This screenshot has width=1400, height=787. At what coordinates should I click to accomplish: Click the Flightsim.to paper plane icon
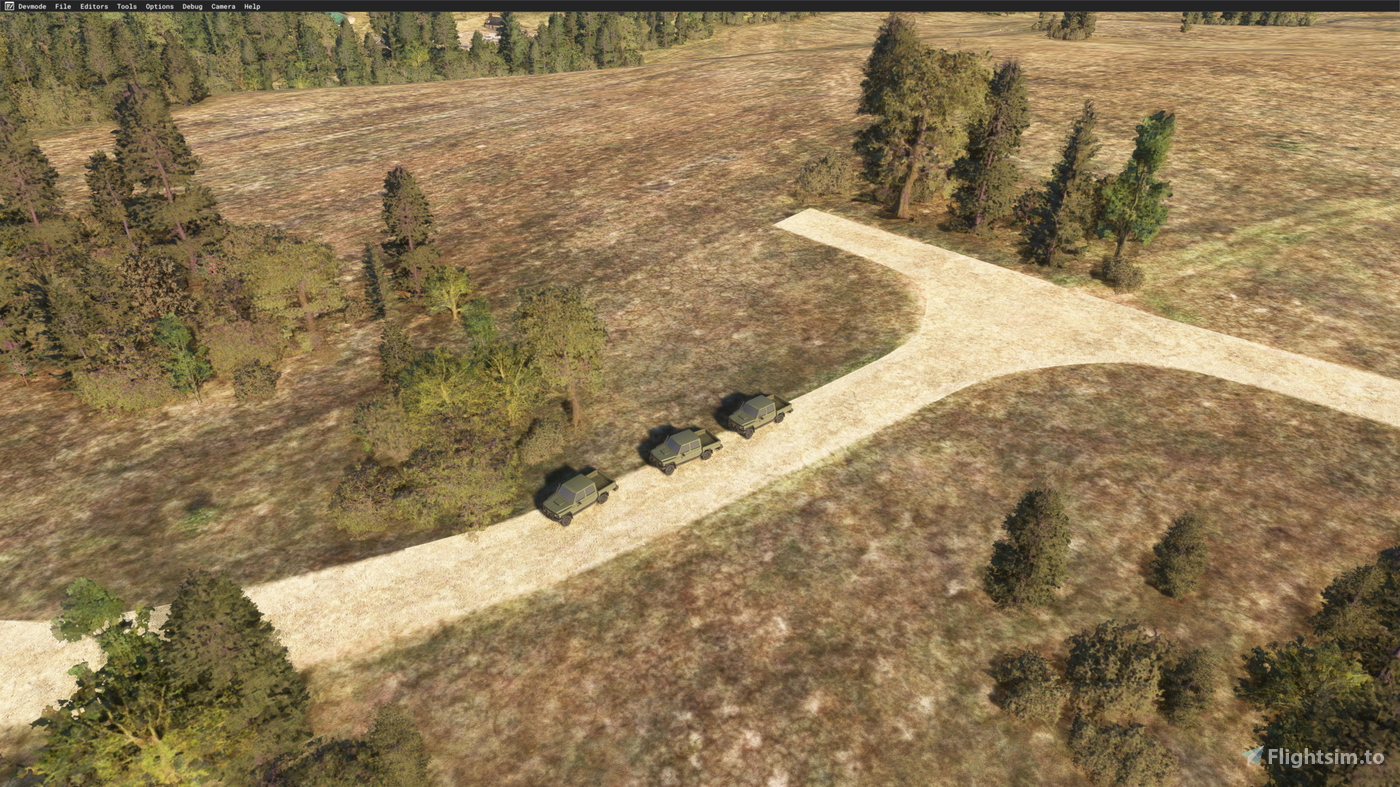pyautogui.click(x=1251, y=757)
